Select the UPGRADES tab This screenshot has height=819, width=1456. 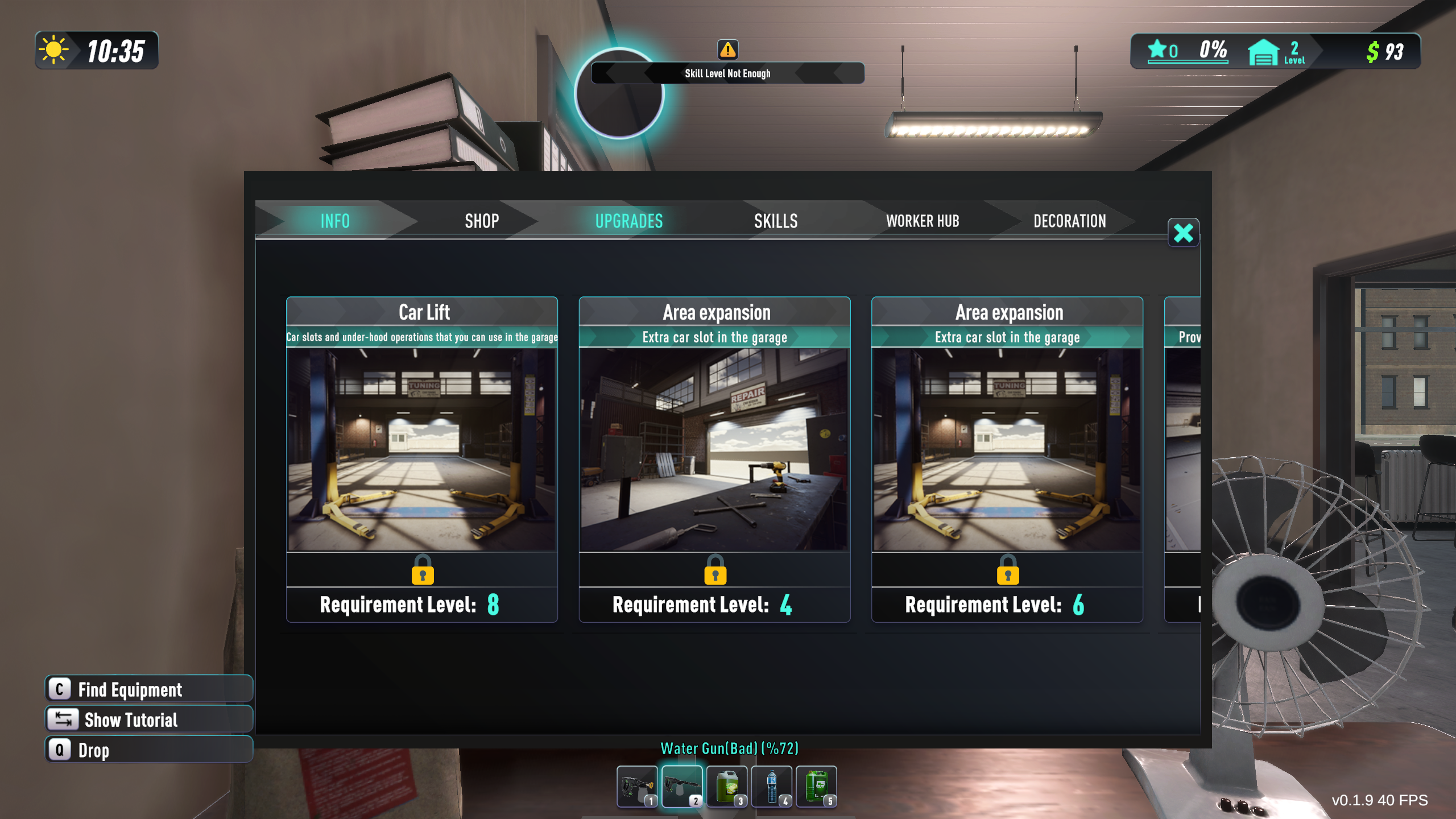pyautogui.click(x=629, y=221)
